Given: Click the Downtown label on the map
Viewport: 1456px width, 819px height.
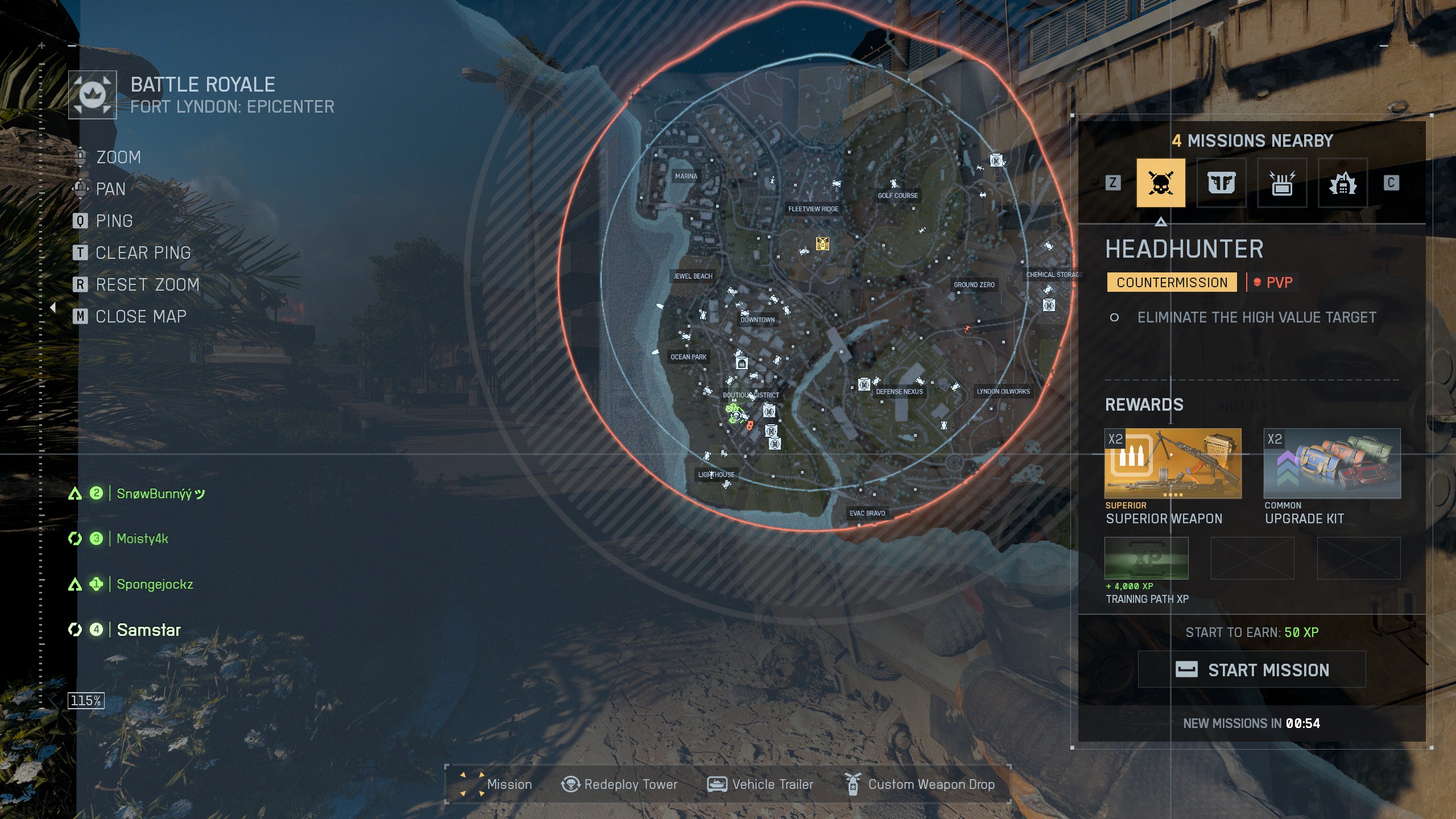Looking at the screenshot, I should pos(758,320).
